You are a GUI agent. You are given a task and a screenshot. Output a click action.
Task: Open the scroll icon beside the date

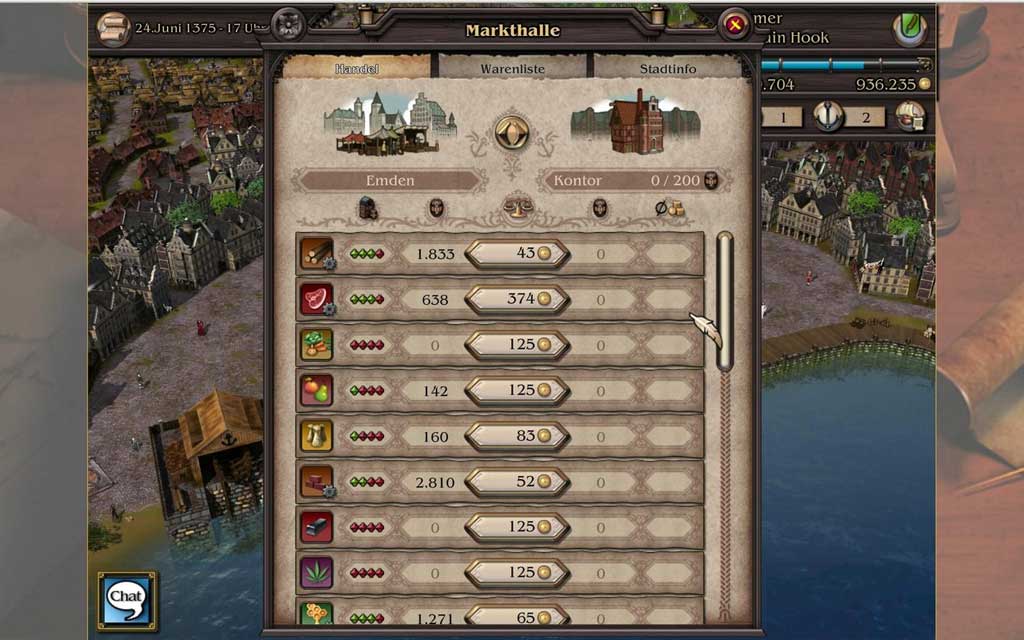113,27
